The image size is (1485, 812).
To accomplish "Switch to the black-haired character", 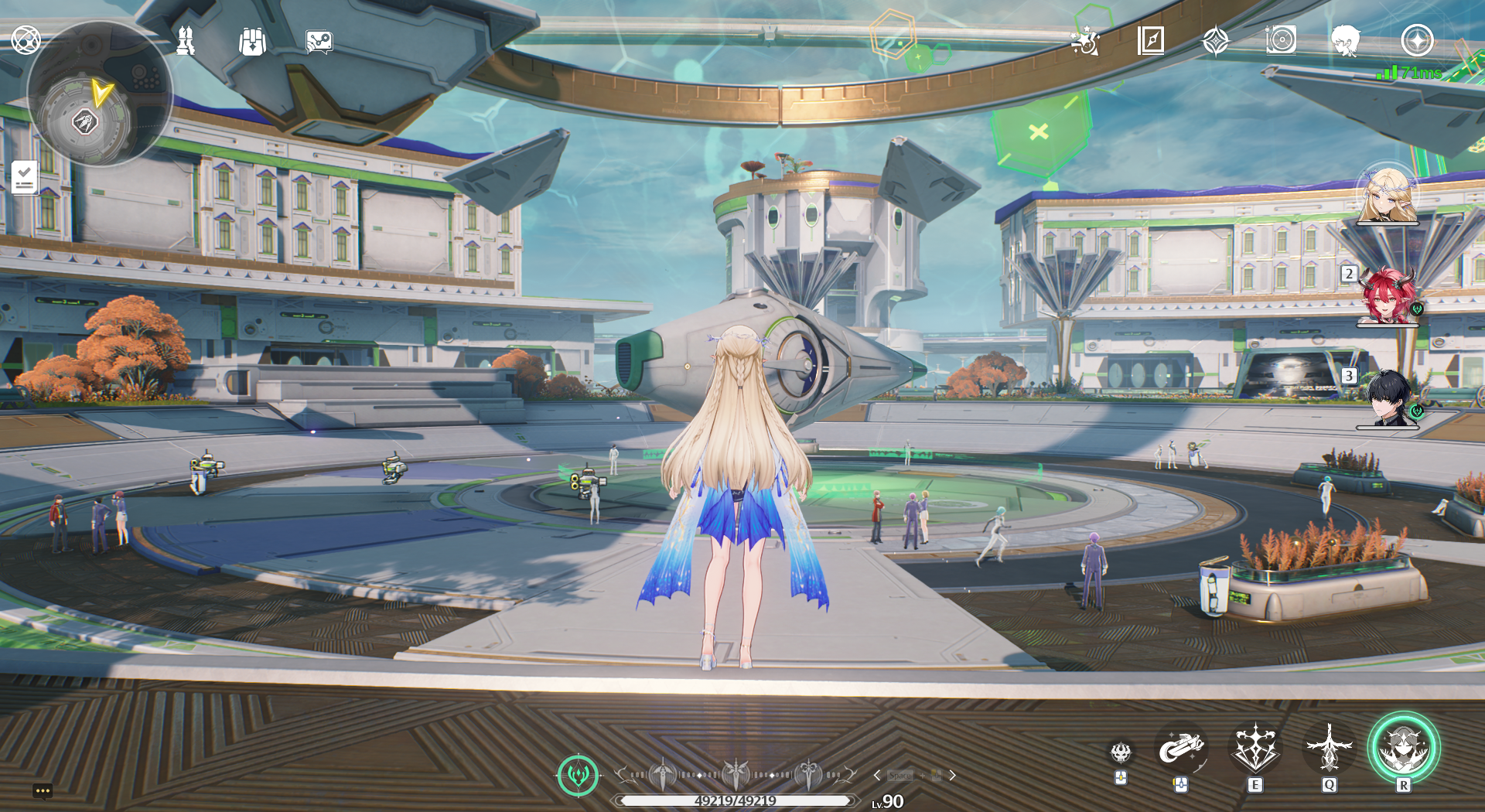I will (x=1388, y=397).
